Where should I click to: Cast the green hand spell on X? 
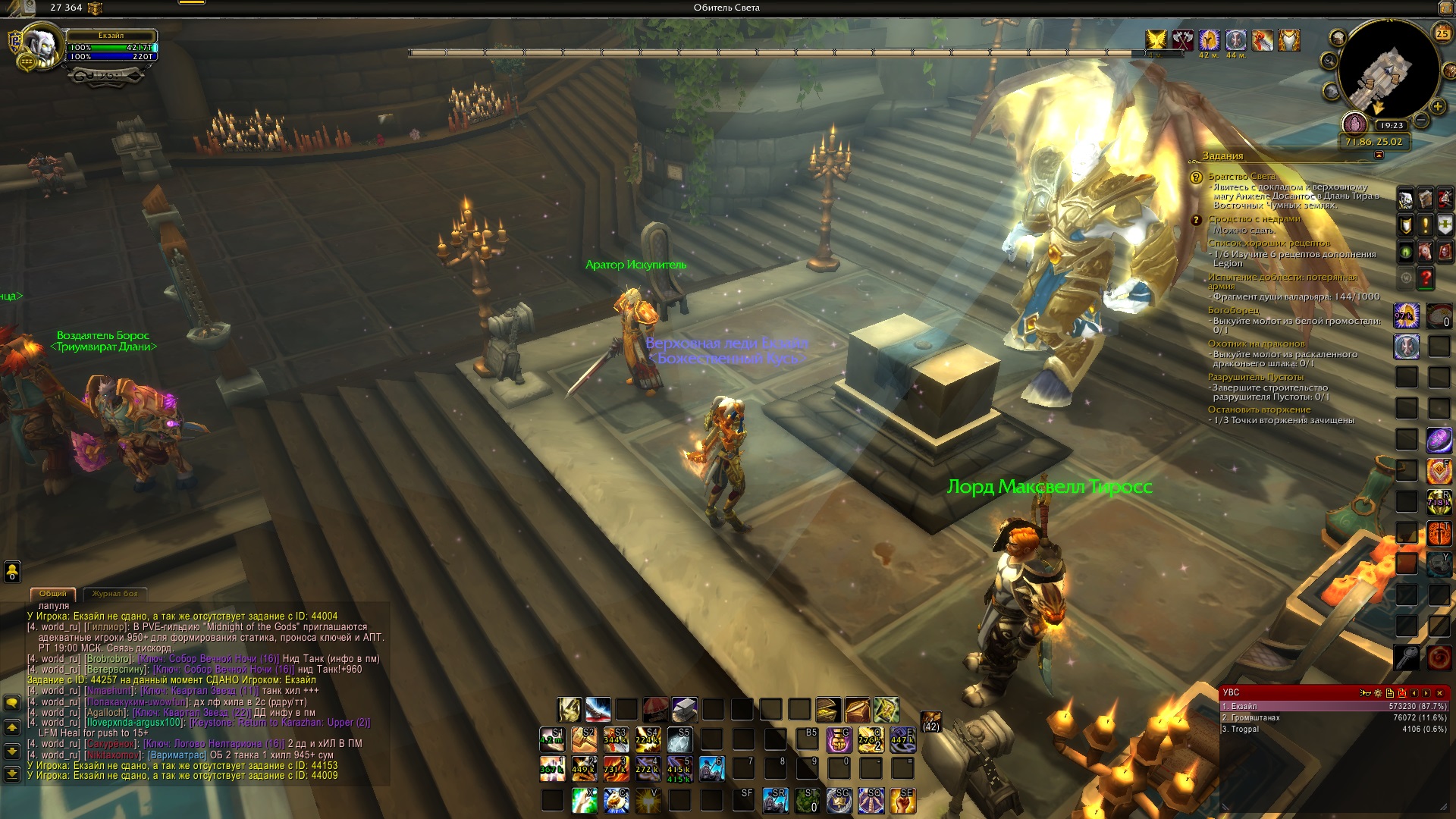pos(584,801)
